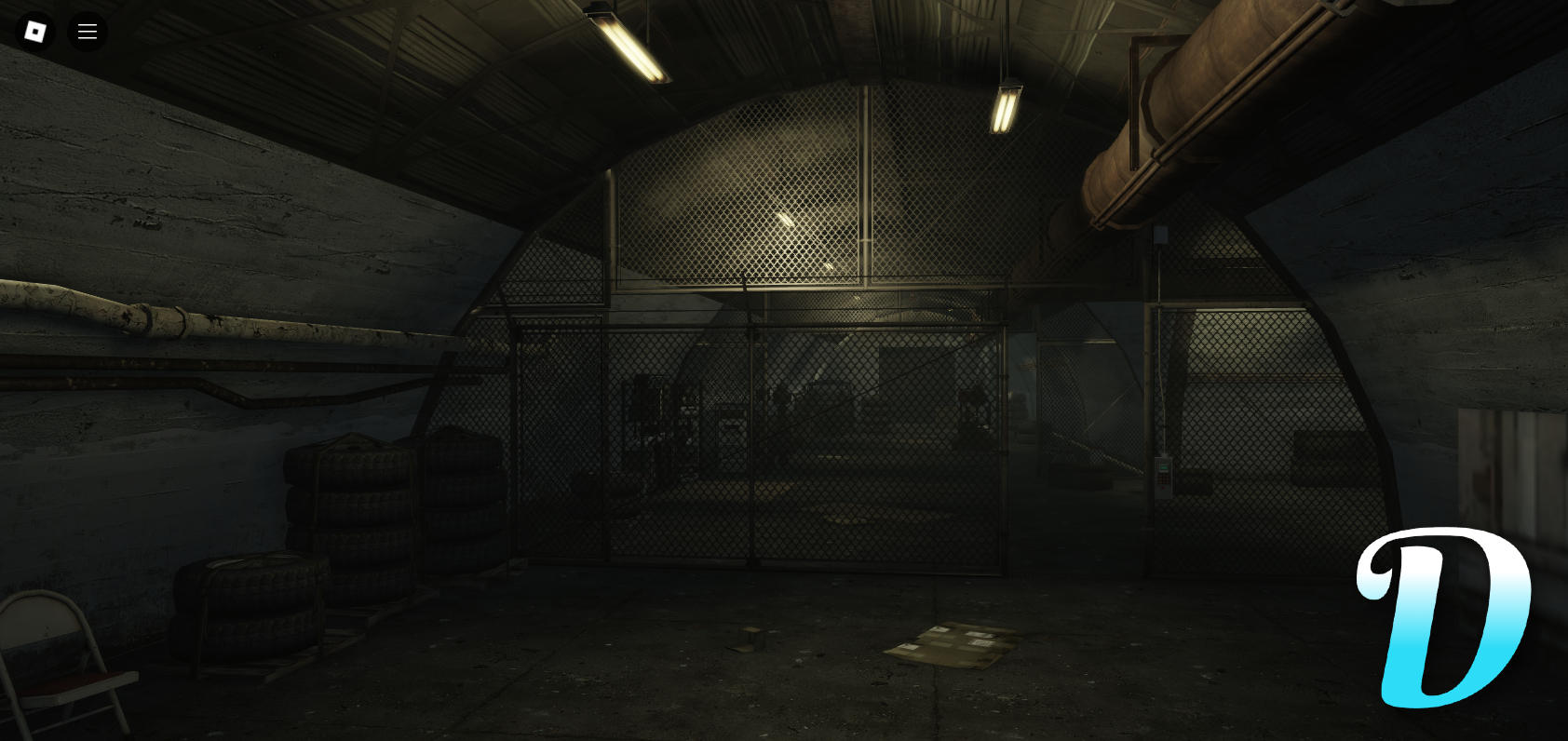Image resolution: width=1568 pixels, height=741 pixels.
Task: Open the Roblox hamburger menu
Action: (x=88, y=31)
